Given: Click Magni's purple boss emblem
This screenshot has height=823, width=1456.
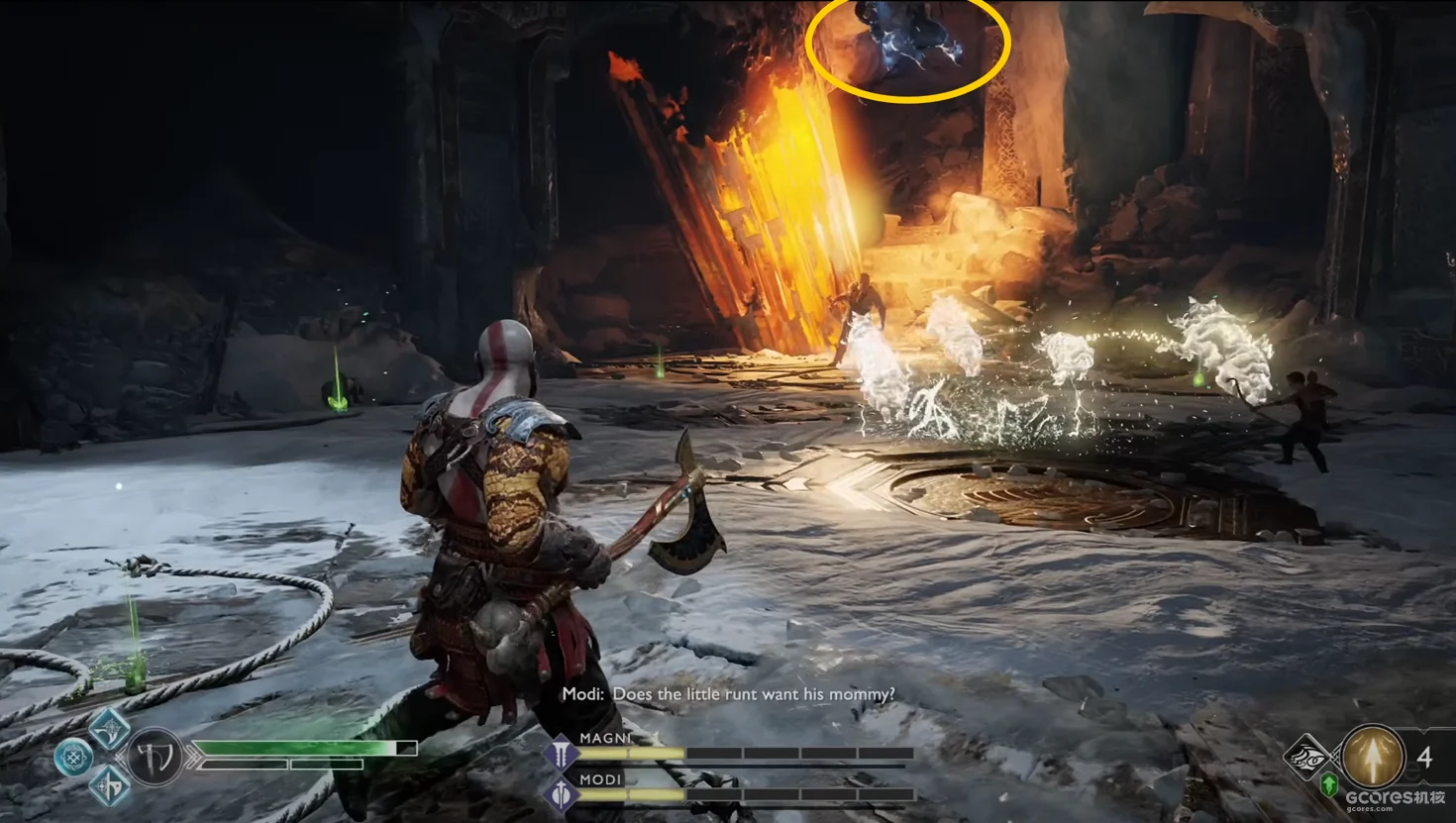Looking at the screenshot, I should [x=562, y=754].
